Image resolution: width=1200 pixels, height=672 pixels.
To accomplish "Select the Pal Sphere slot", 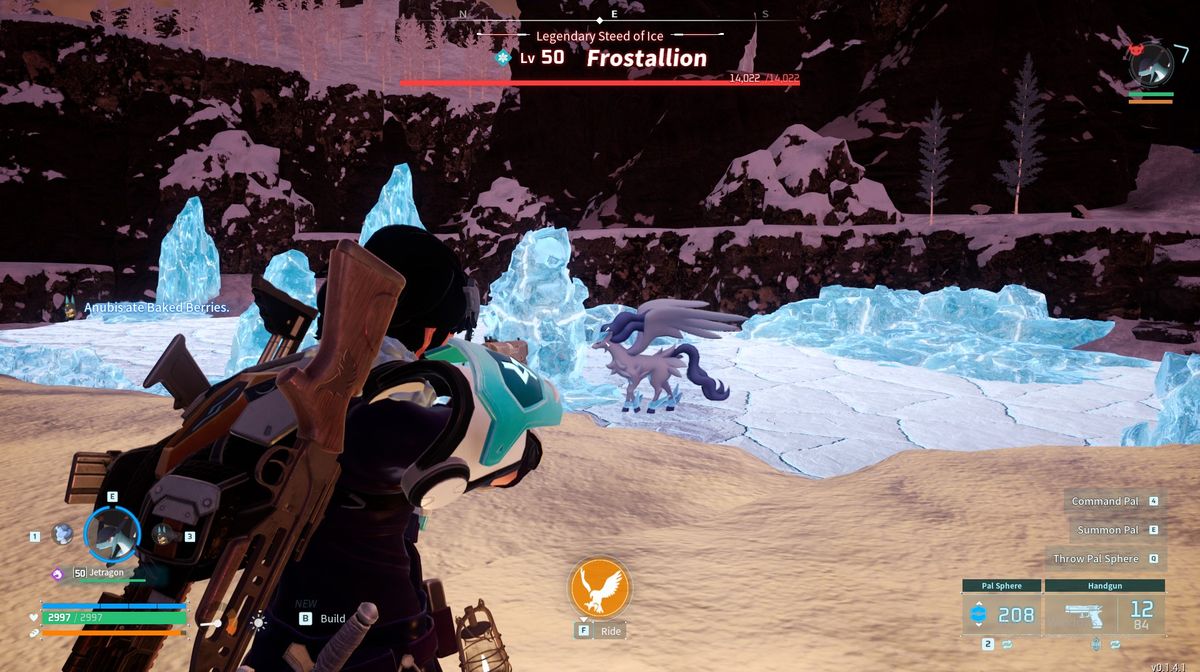I will coord(1001,613).
